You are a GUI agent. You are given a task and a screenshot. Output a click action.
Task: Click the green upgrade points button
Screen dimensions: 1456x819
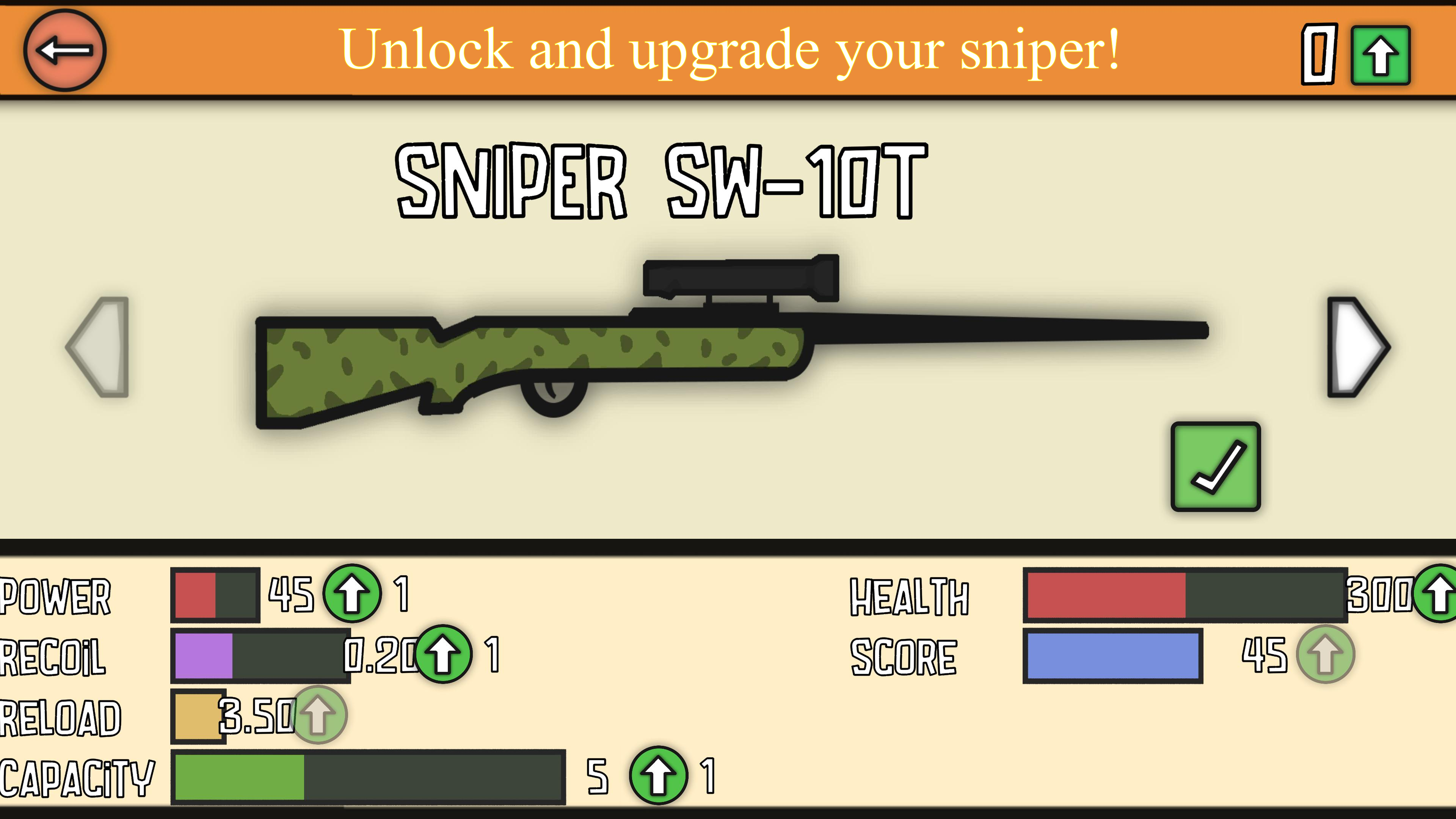click(x=1380, y=55)
